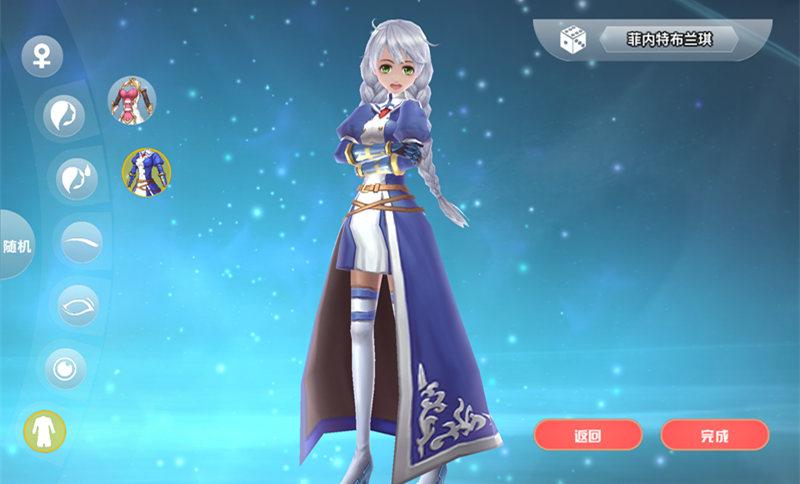
Task: Switch to the eyebrow customization category
Action: pyautogui.click(x=81, y=242)
